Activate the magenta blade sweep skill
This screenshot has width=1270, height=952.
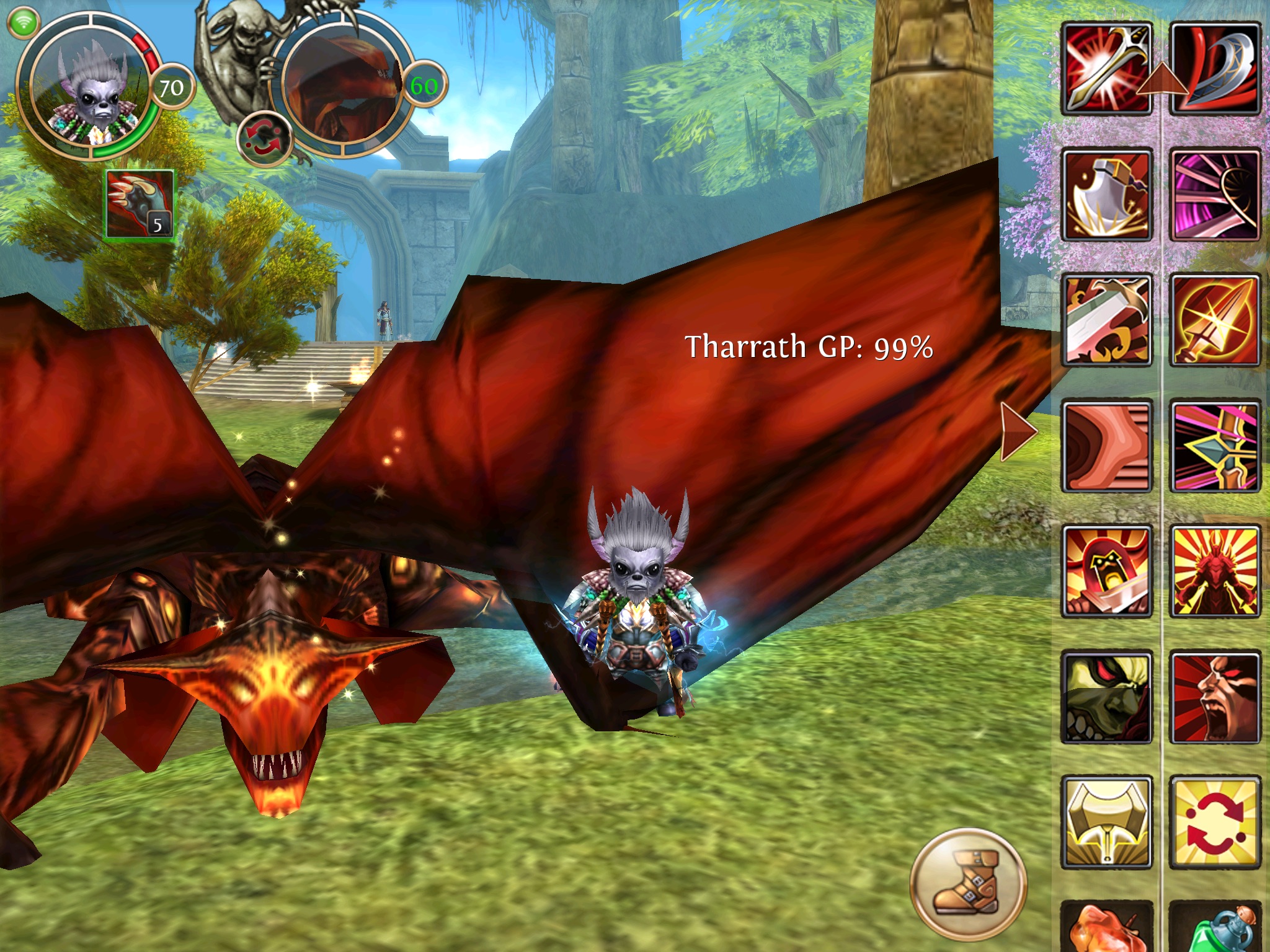click(x=1215, y=195)
